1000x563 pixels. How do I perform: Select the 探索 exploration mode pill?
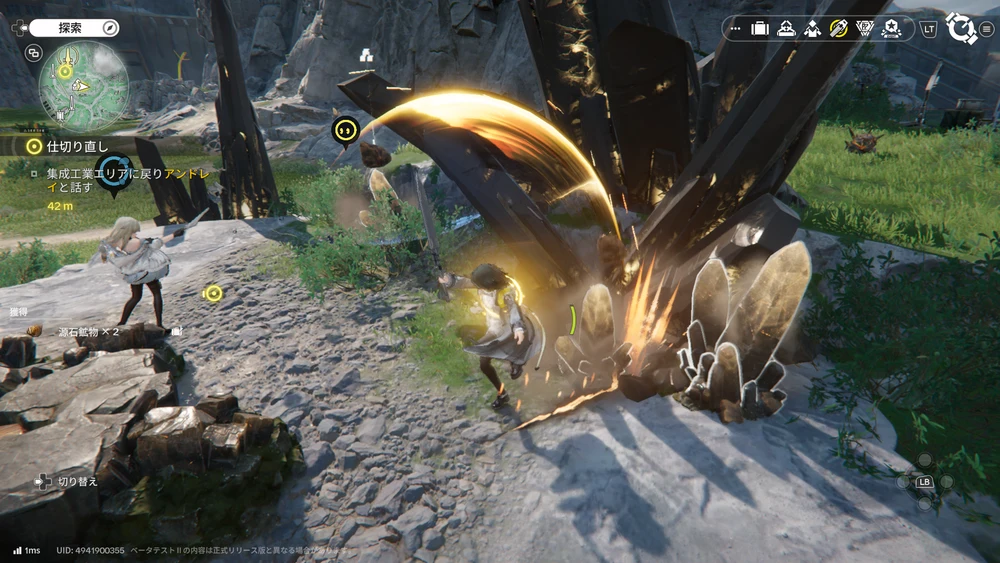click(x=72, y=28)
